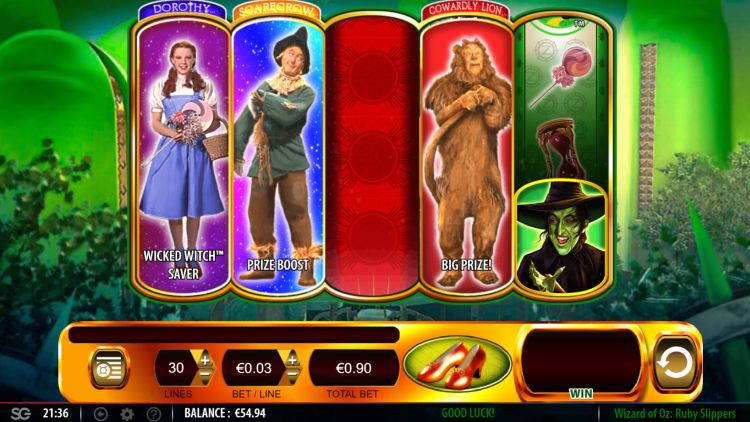Increase the number of lines
The image size is (750, 422).
pos(206,359)
